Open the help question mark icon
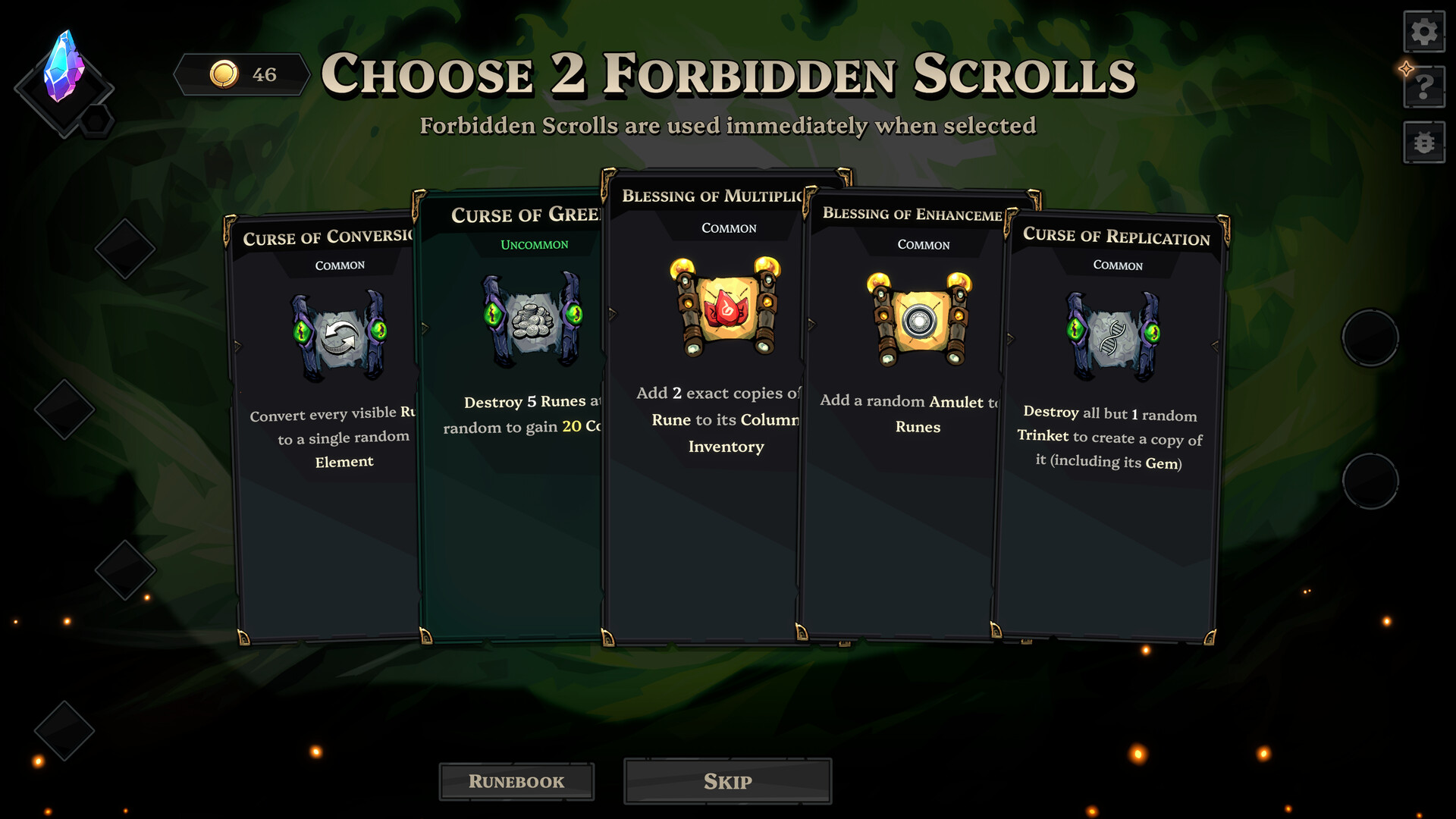 1424,87
